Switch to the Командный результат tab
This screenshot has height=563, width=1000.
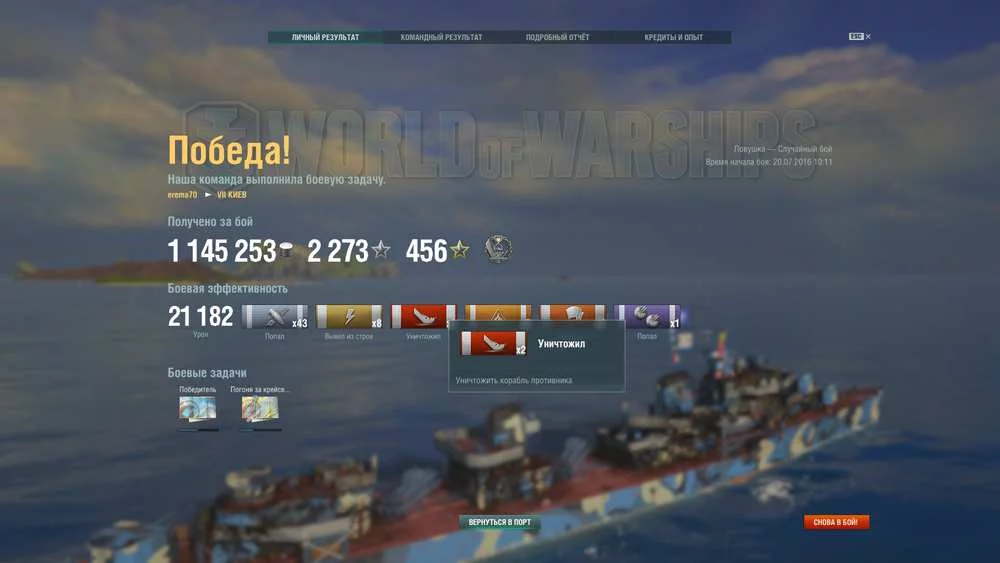(441, 38)
